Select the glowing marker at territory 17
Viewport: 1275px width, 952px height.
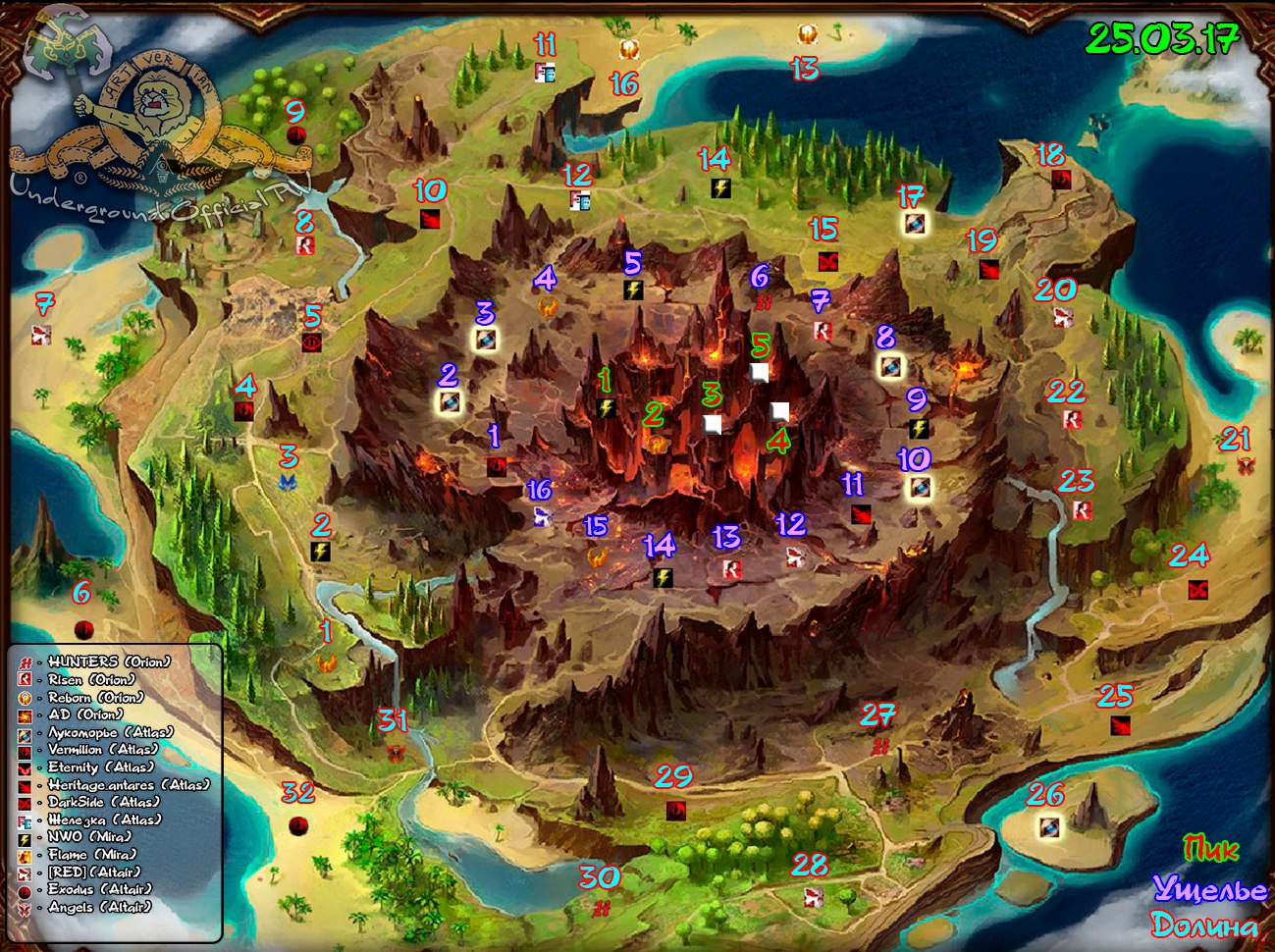pos(914,224)
